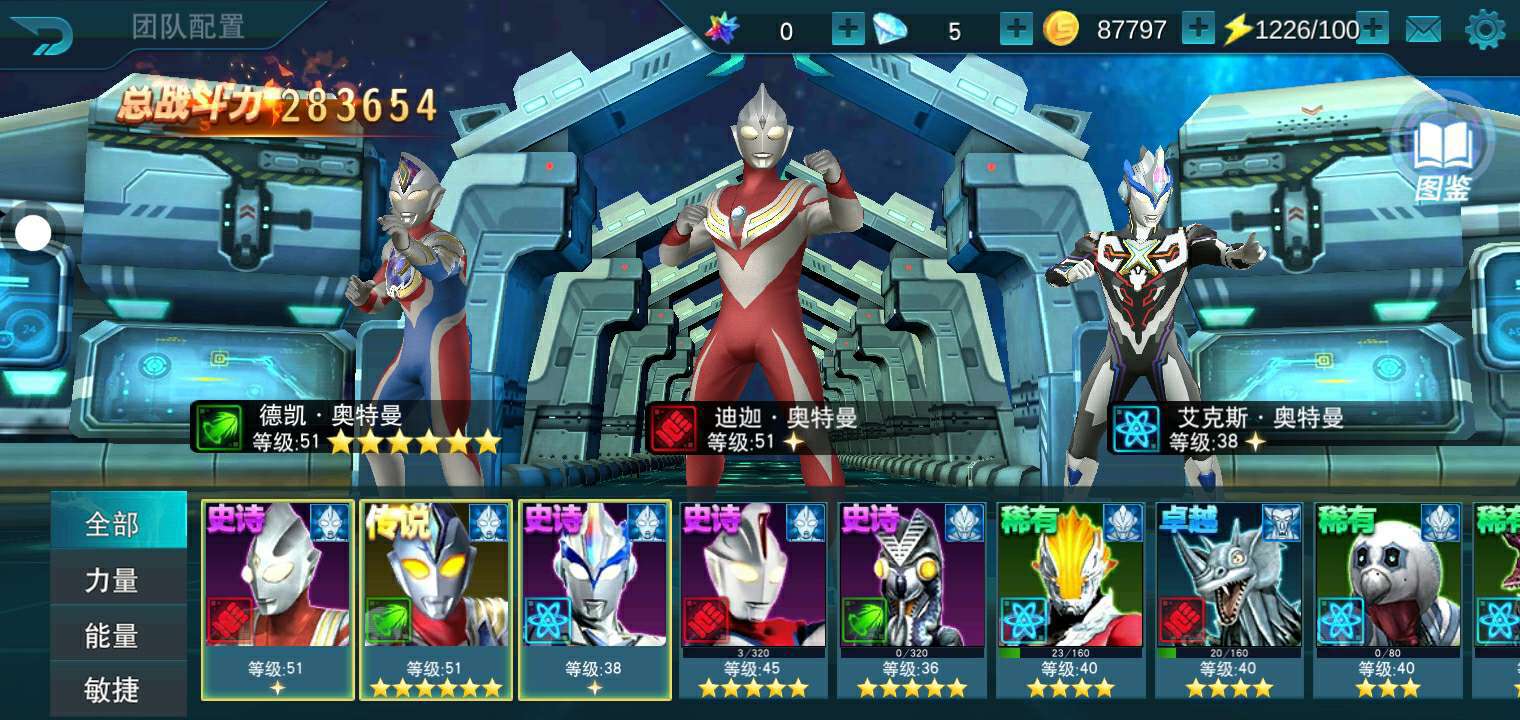The image size is (1520, 720).
Task: Switch to the 全部 filter tab
Action: coord(112,524)
